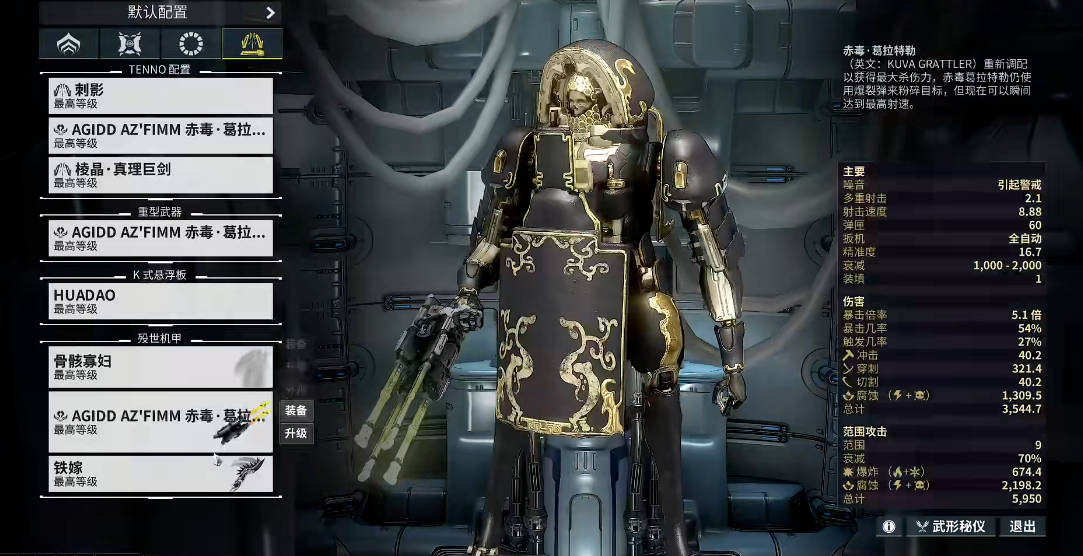Switch to the highlighted yellow vehicle tab
The height and width of the screenshot is (556, 1083).
(x=252, y=43)
